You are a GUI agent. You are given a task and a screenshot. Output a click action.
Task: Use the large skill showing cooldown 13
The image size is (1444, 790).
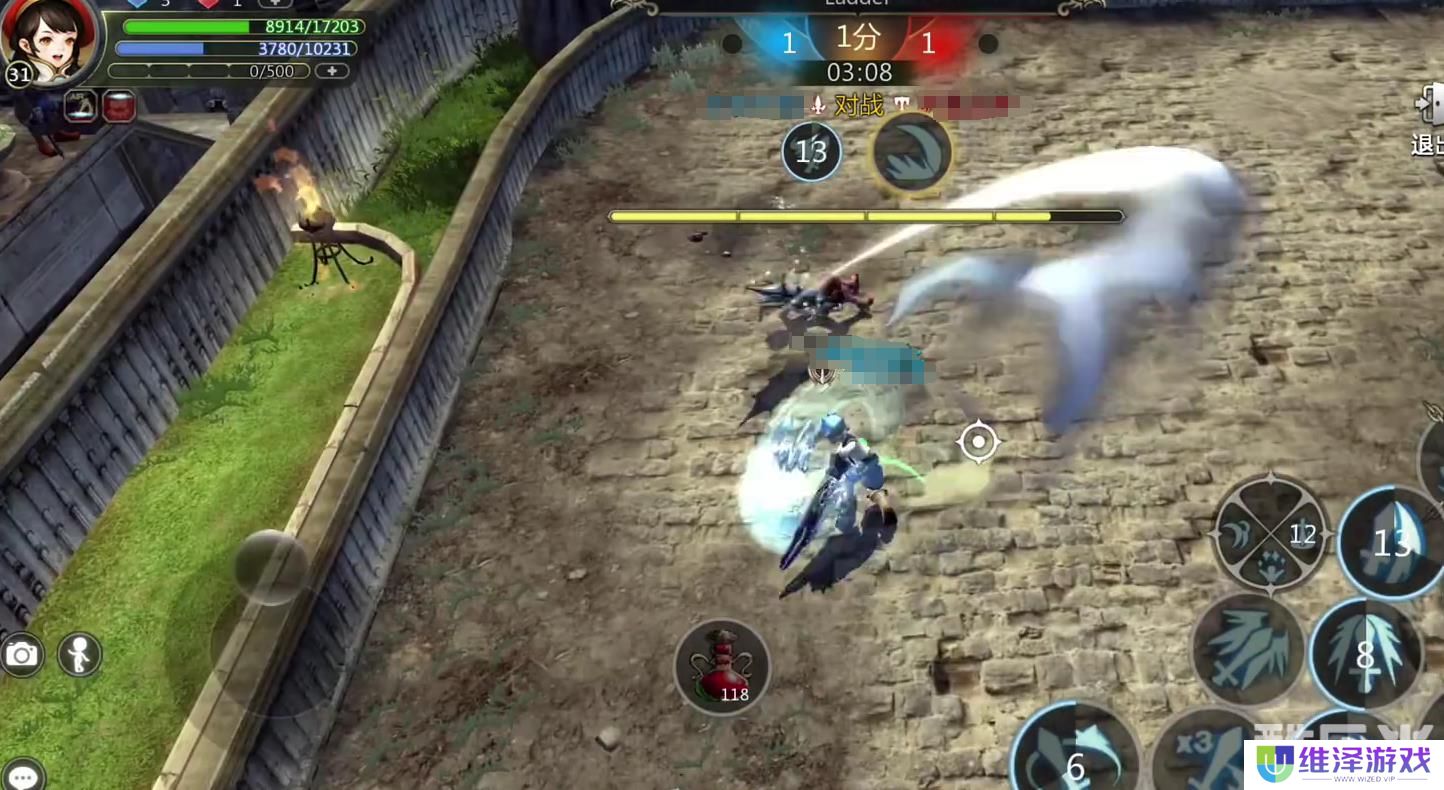(x=1392, y=542)
